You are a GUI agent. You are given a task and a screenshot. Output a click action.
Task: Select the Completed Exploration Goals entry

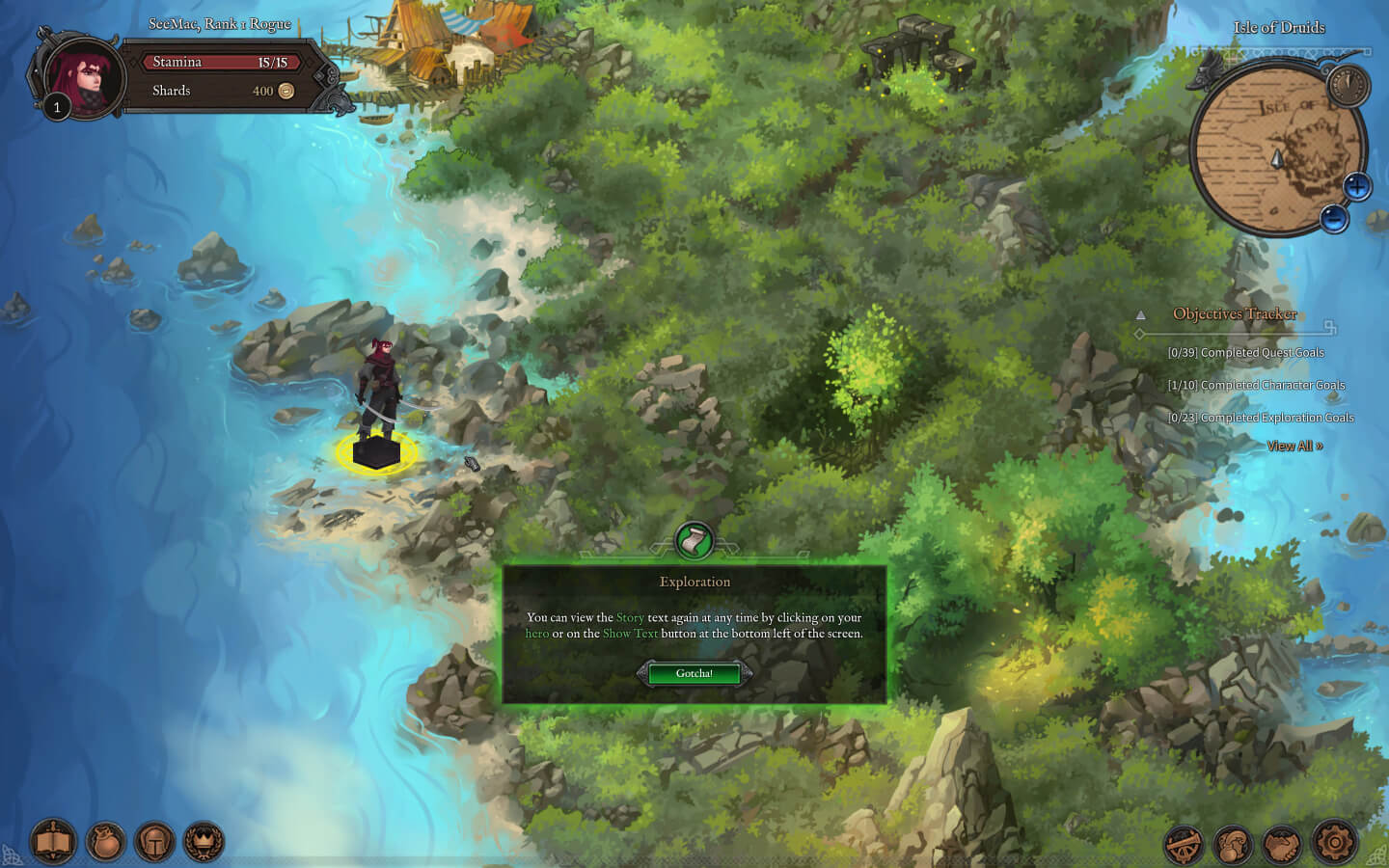point(1261,418)
